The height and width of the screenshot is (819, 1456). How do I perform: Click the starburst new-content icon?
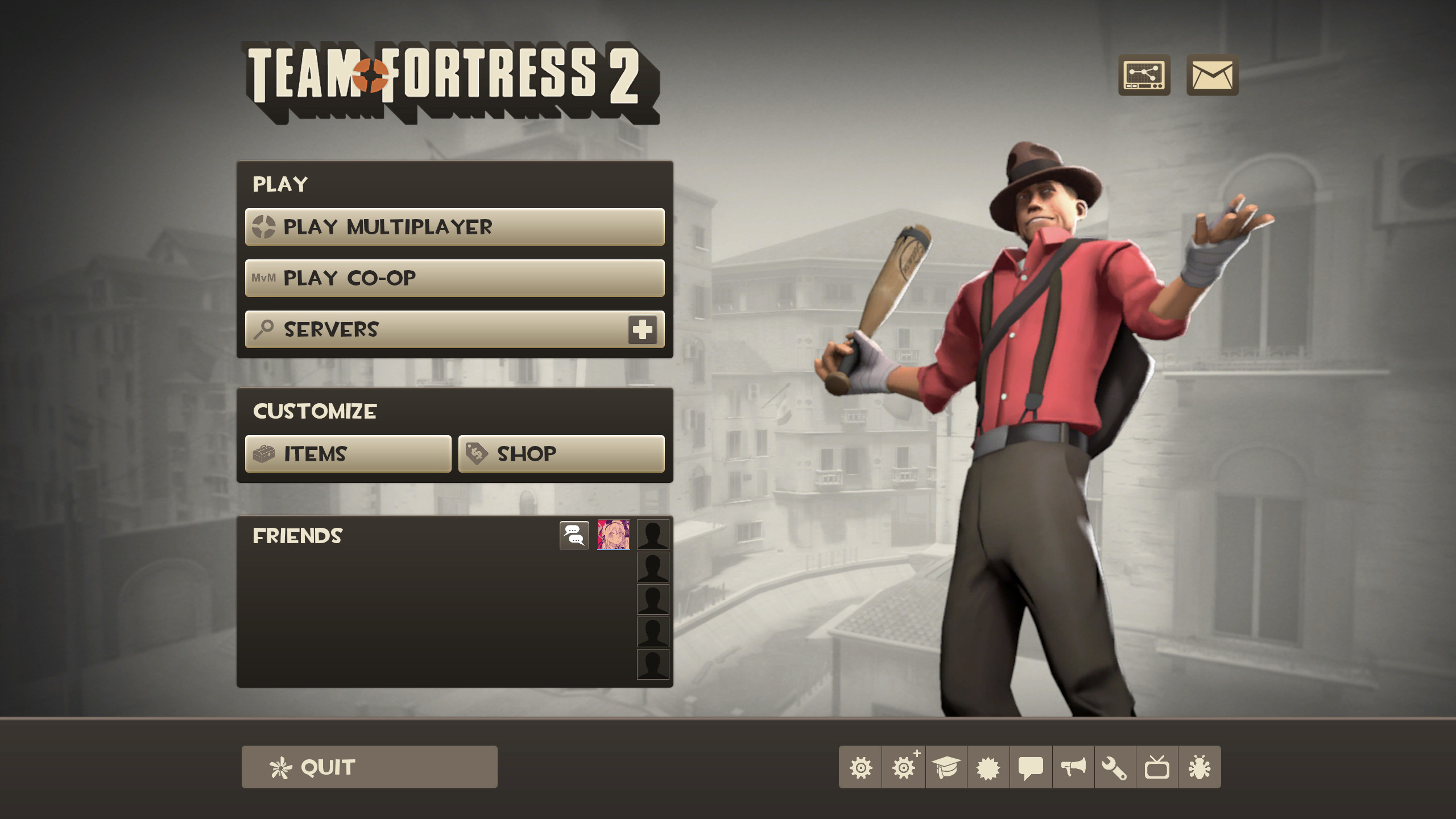[x=988, y=766]
